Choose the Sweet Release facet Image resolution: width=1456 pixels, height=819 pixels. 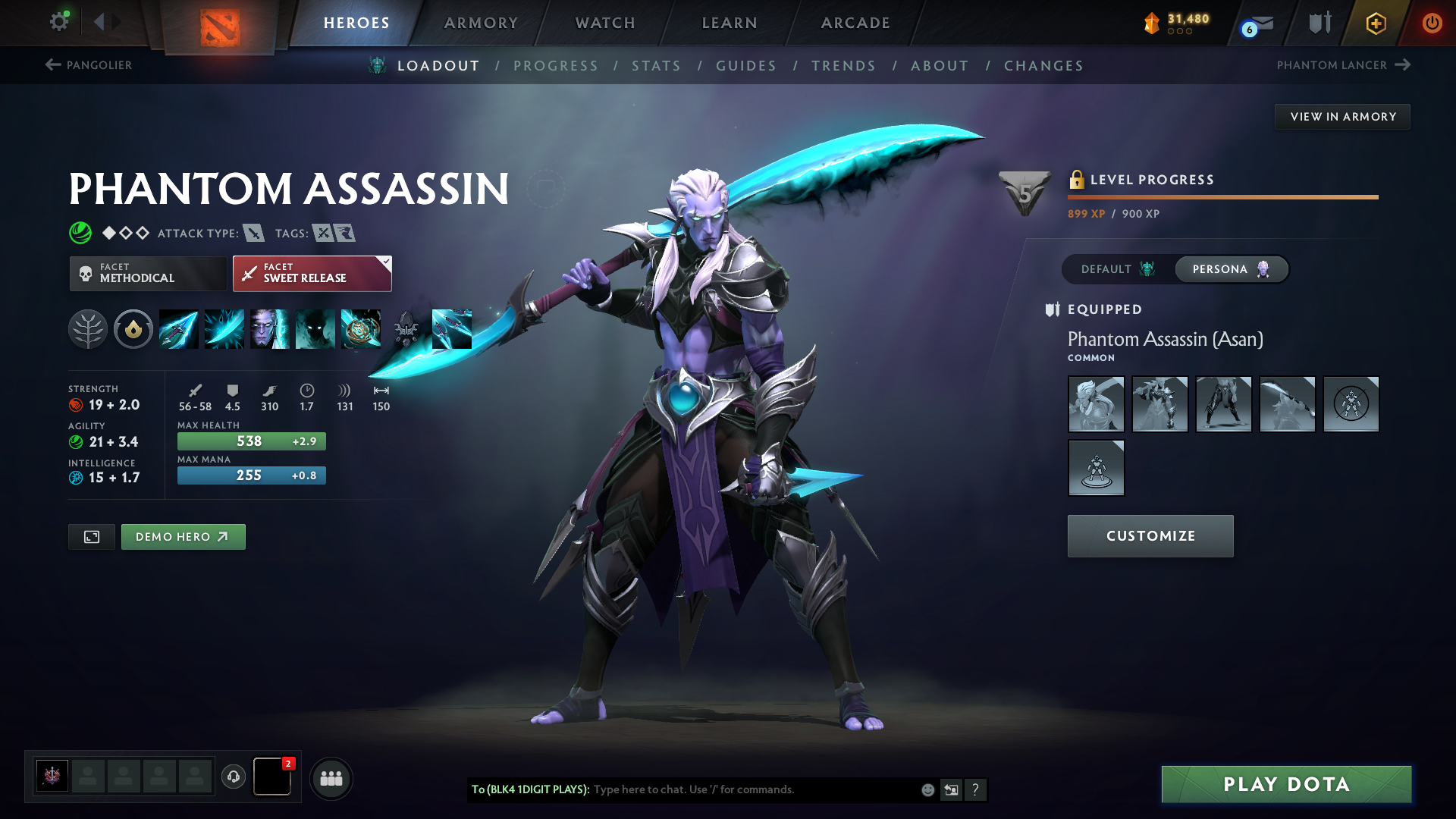coord(312,273)
